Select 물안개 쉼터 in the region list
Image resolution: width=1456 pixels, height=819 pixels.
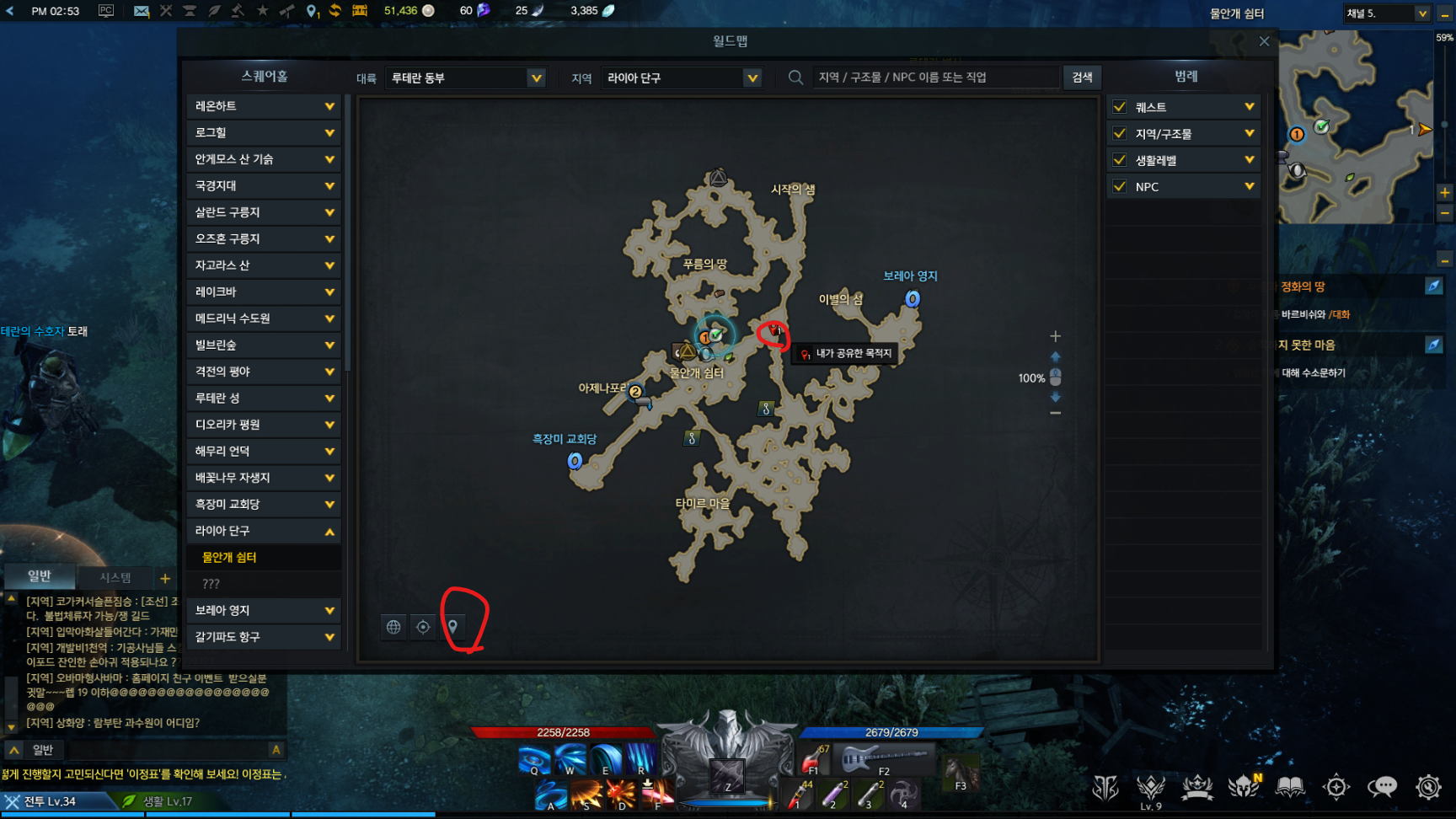point(229,557)
